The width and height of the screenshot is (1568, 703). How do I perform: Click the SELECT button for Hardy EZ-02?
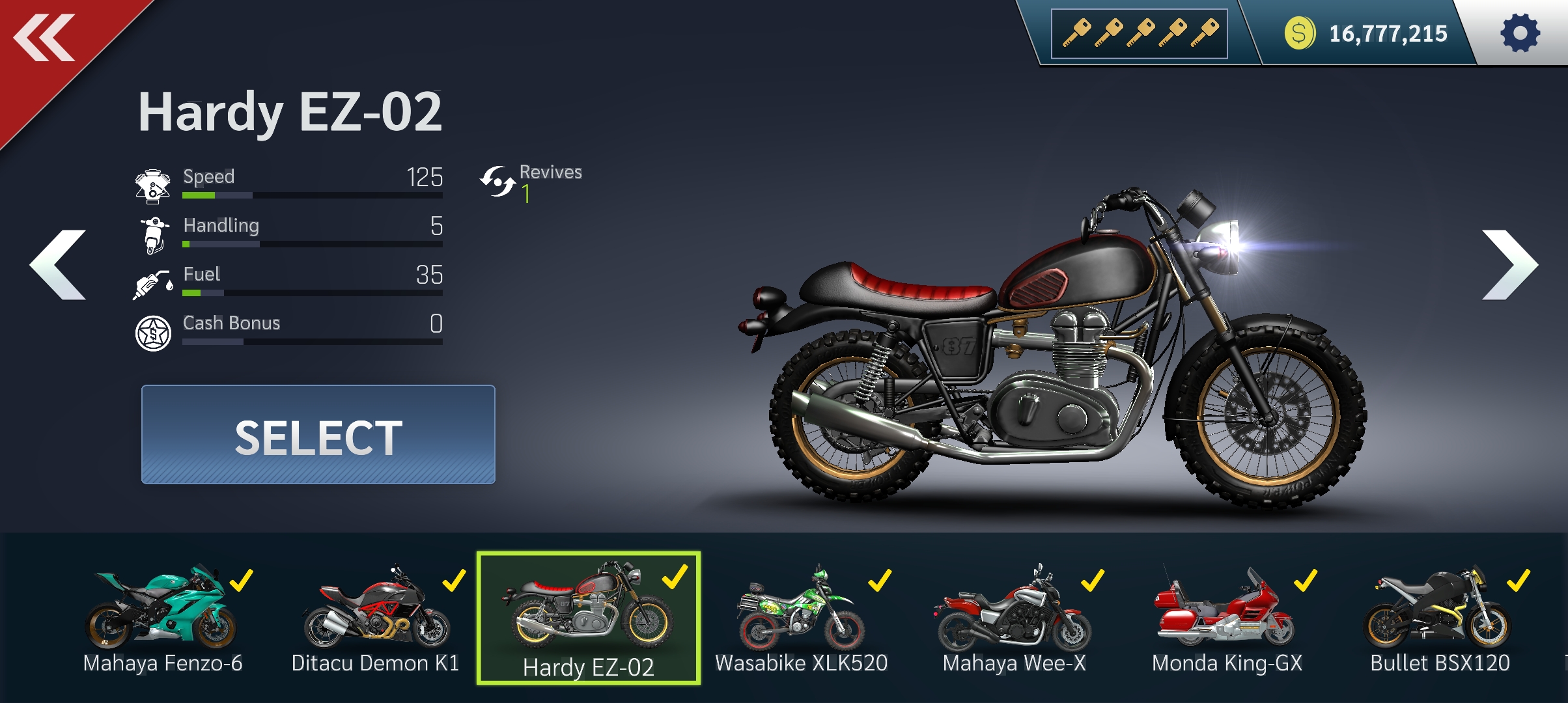coord(318,435)
